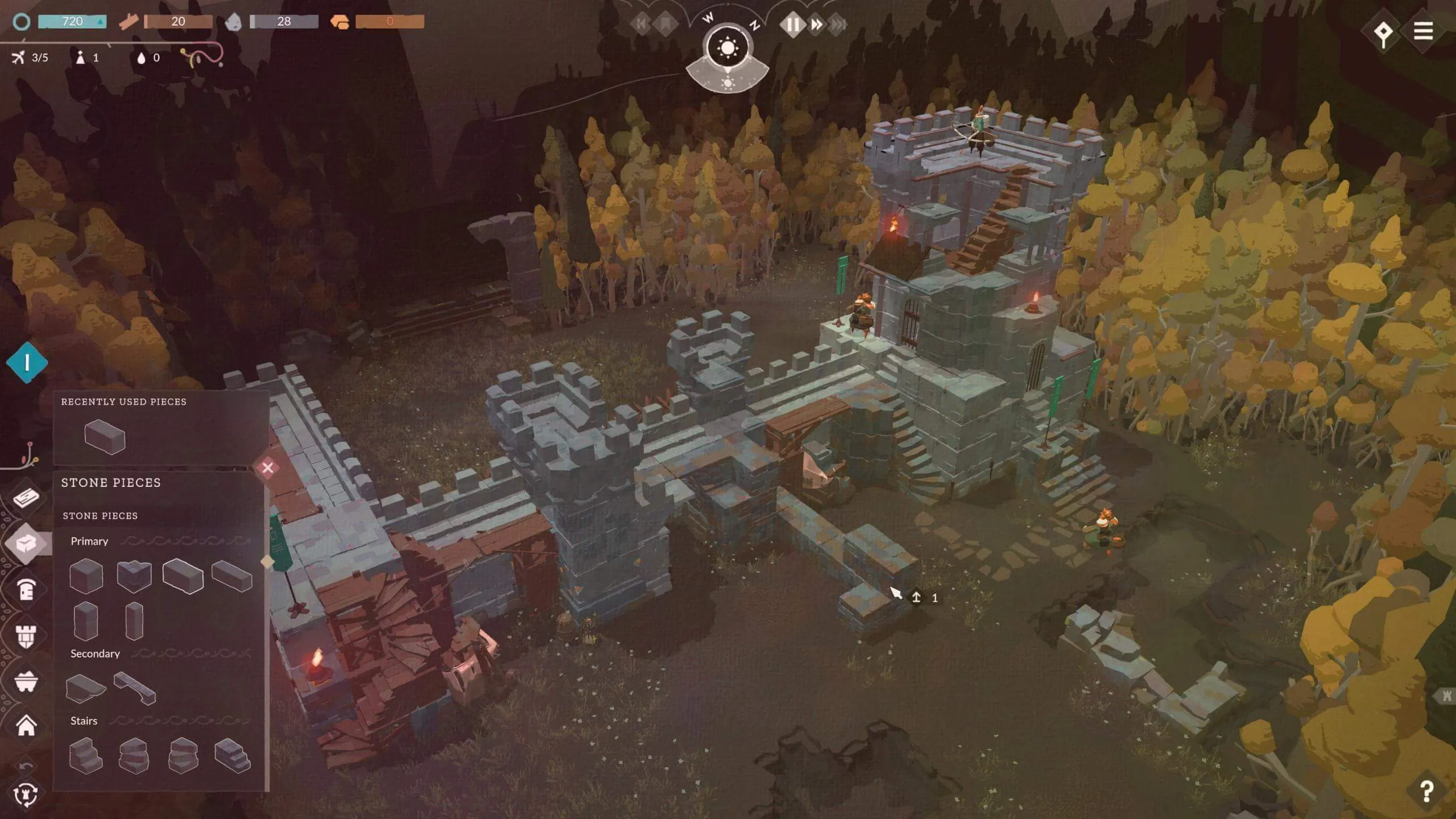1456x819 pixels.
Task: Open the castle tower shield build category
Action: click(x=26, y=636)
